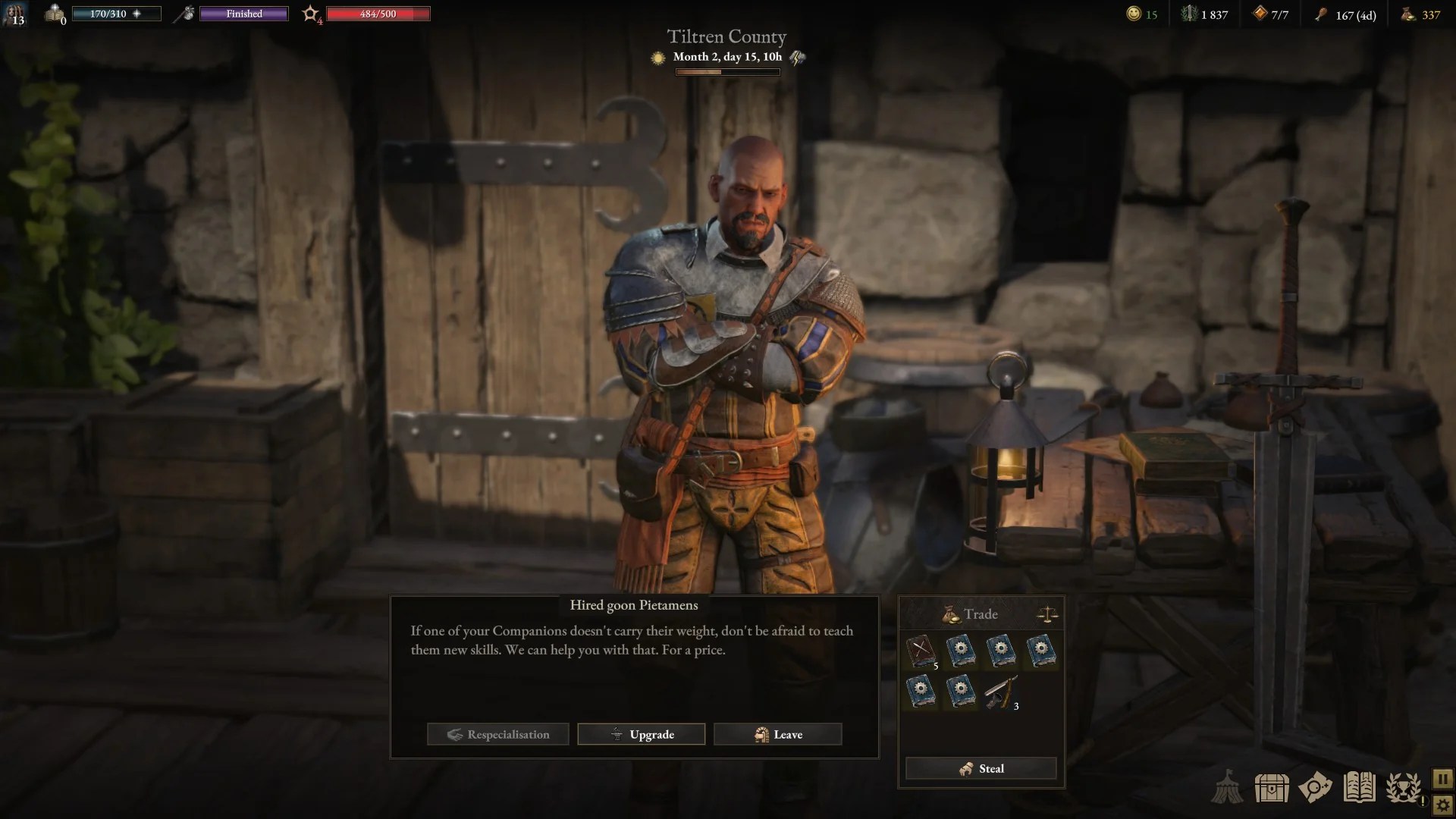Open the camp tent icon bottom right
The image size is (1456, 819).
click(1228, 787)
